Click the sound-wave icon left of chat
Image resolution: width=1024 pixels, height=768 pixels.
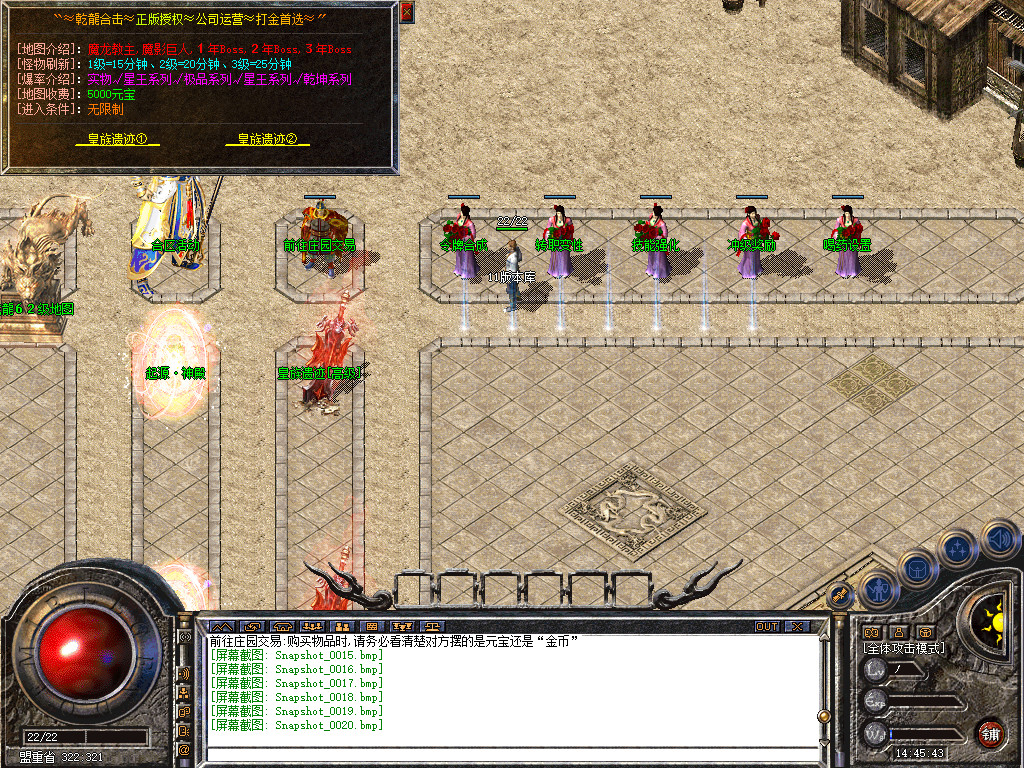click(x=185, y=673)
